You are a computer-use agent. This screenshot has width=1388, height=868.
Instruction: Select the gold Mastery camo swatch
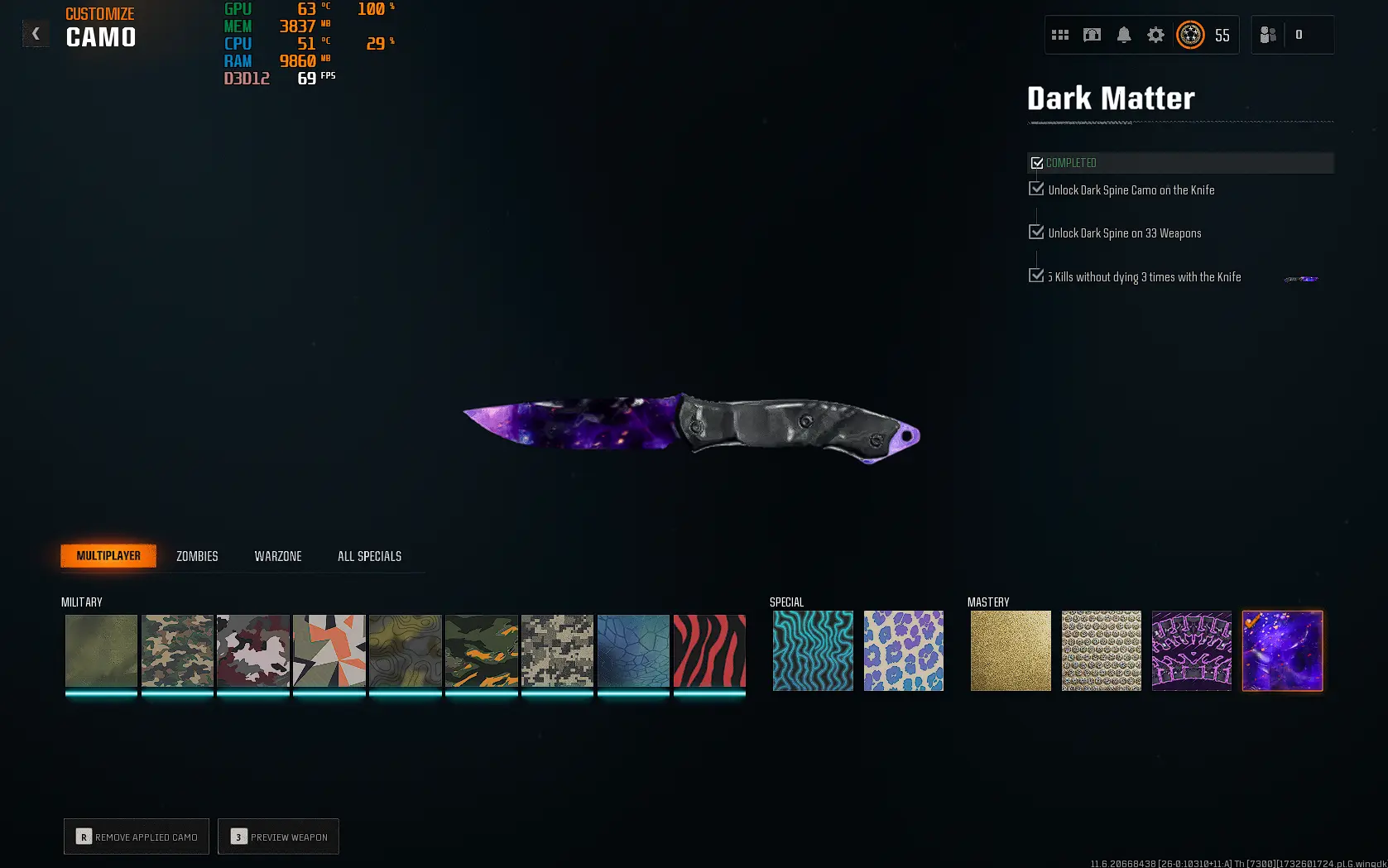pyautogui.click(x=1011, y=650)
